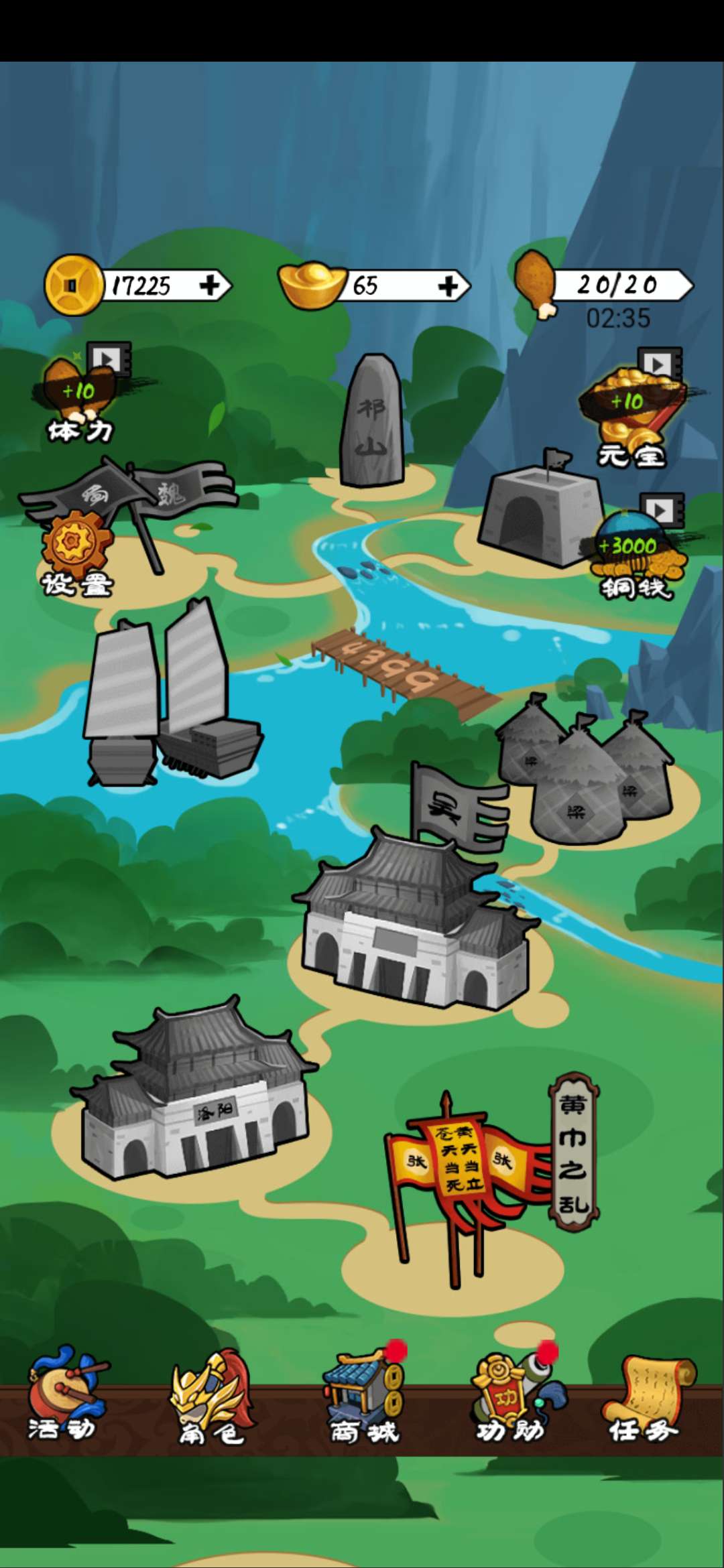This screenshot has width=724, height=1568.
Task: Add more gold ingots with plus button
Action: click(448, 287)
